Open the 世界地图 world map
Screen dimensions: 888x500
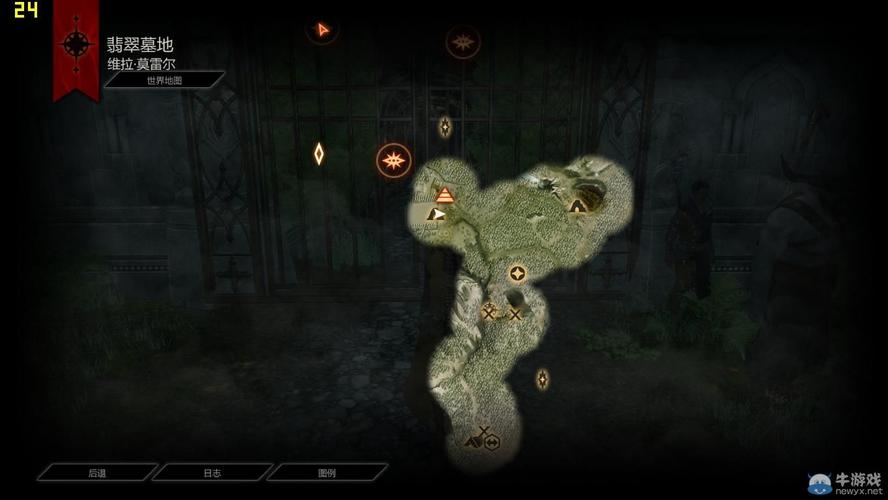pyautogui.click(x=164, y=80)
